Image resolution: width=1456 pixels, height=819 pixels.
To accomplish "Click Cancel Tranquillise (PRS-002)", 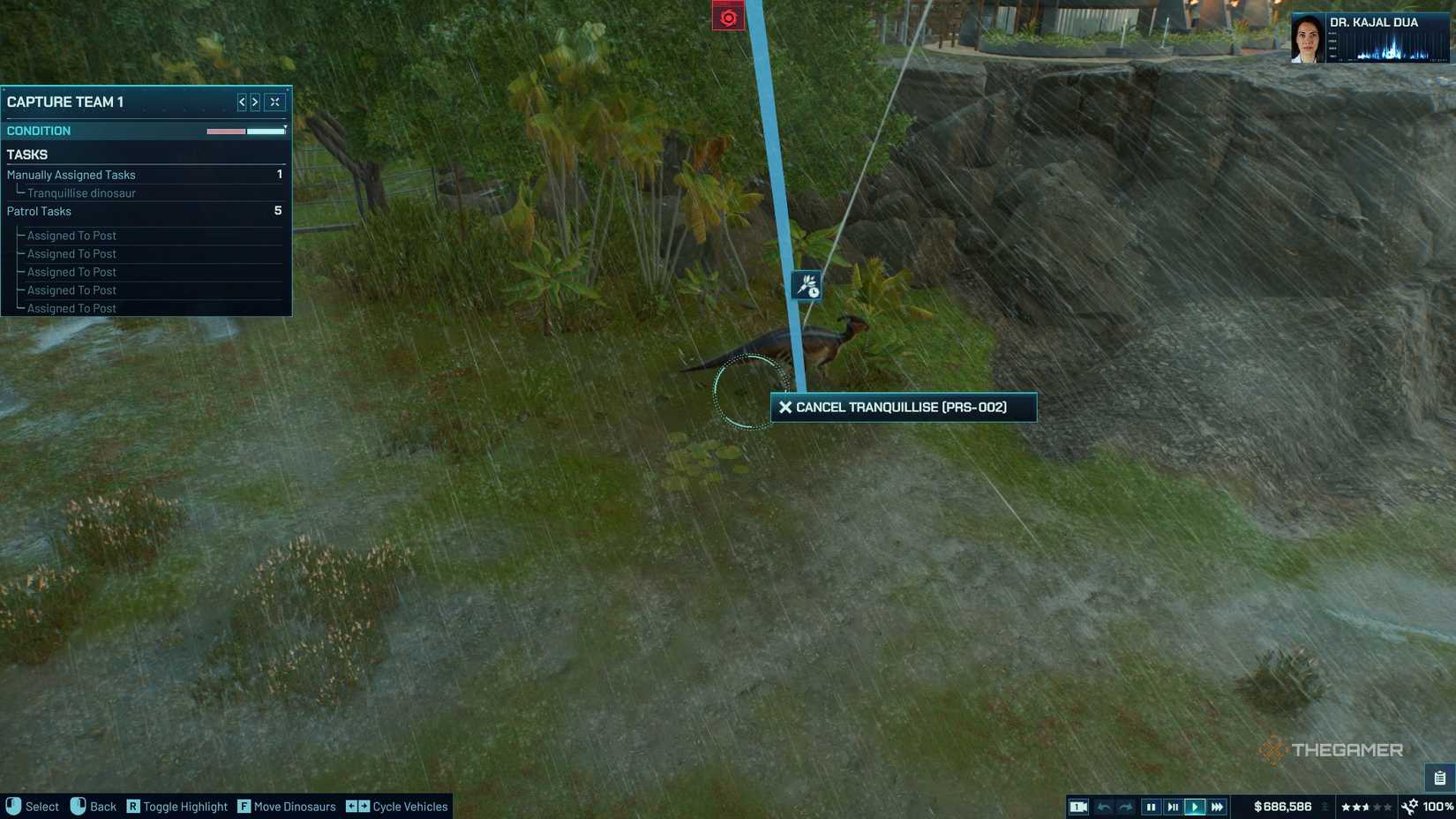I will (x=903, y=407).
